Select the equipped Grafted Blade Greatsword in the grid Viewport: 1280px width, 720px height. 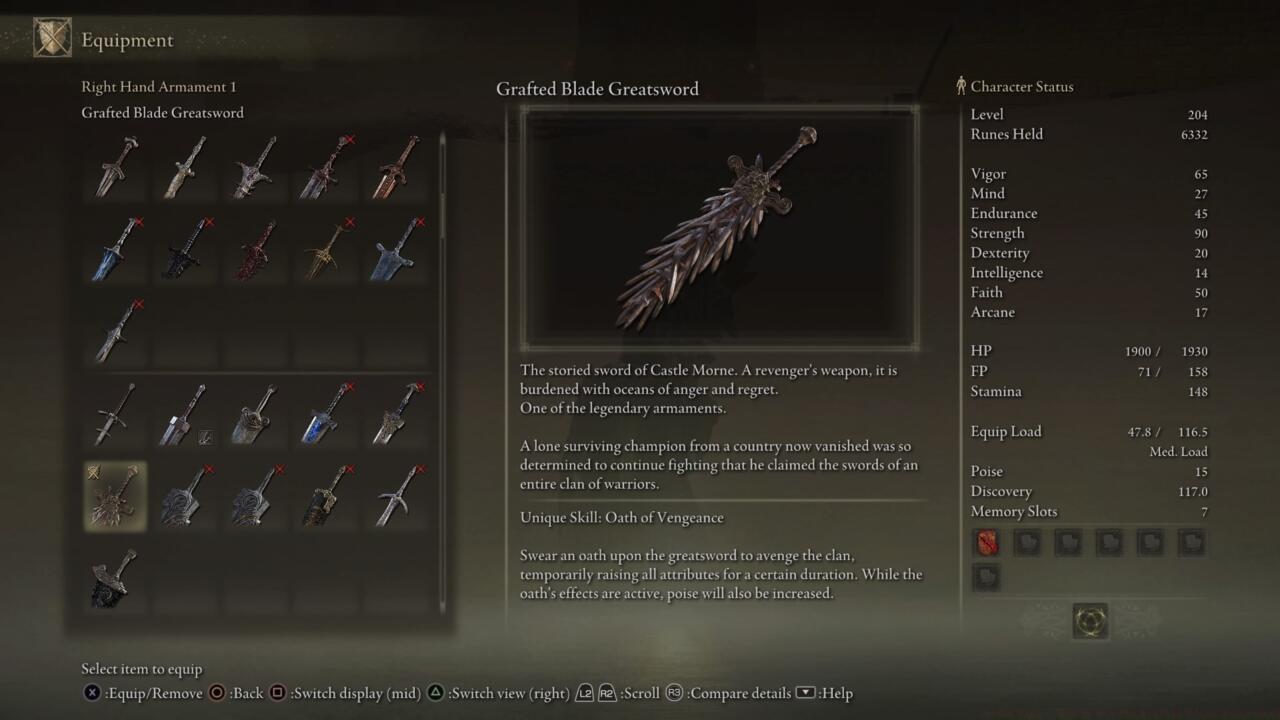pos(114,495)
